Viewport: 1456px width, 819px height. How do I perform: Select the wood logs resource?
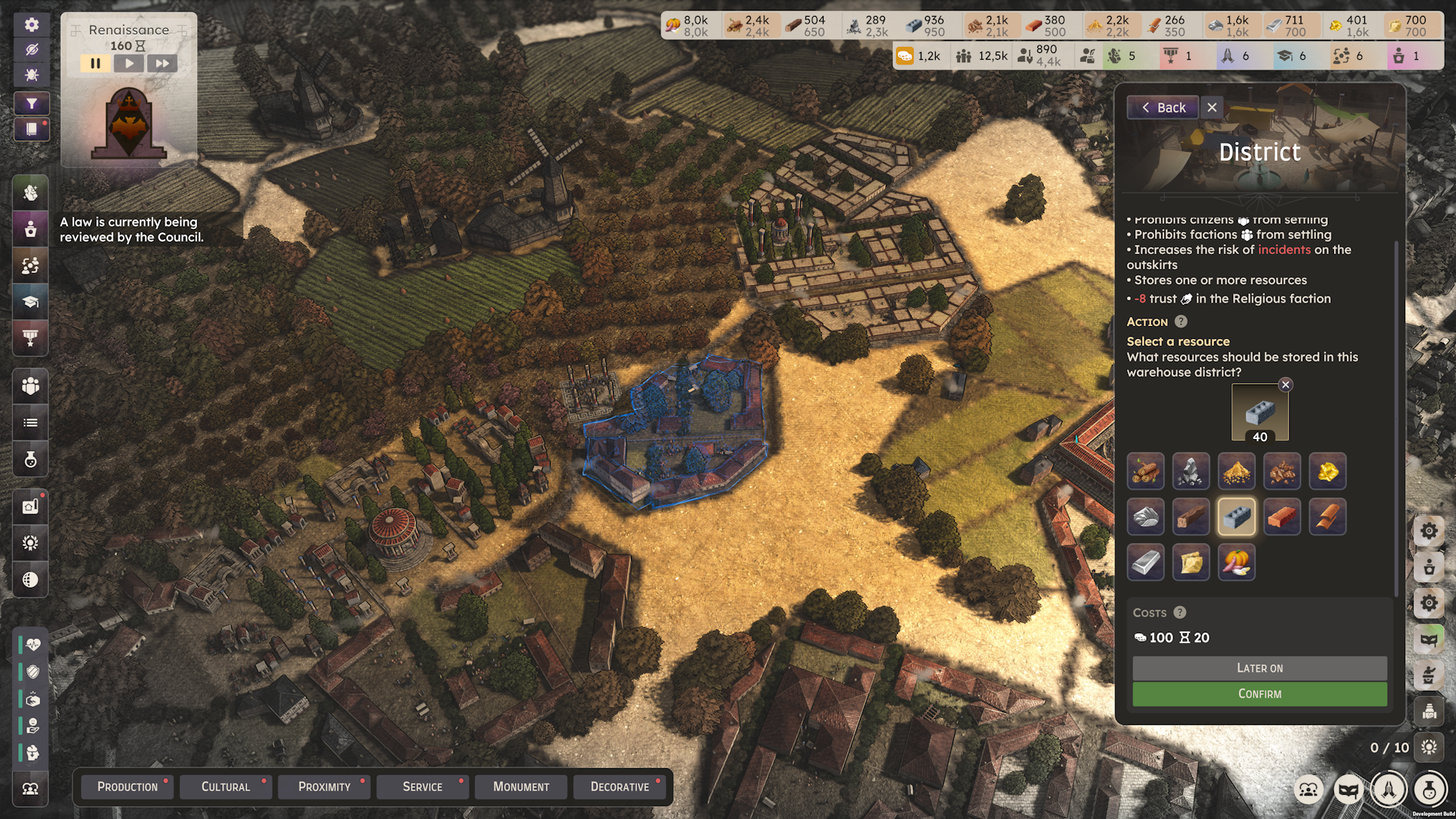(x=1145, y=472)
